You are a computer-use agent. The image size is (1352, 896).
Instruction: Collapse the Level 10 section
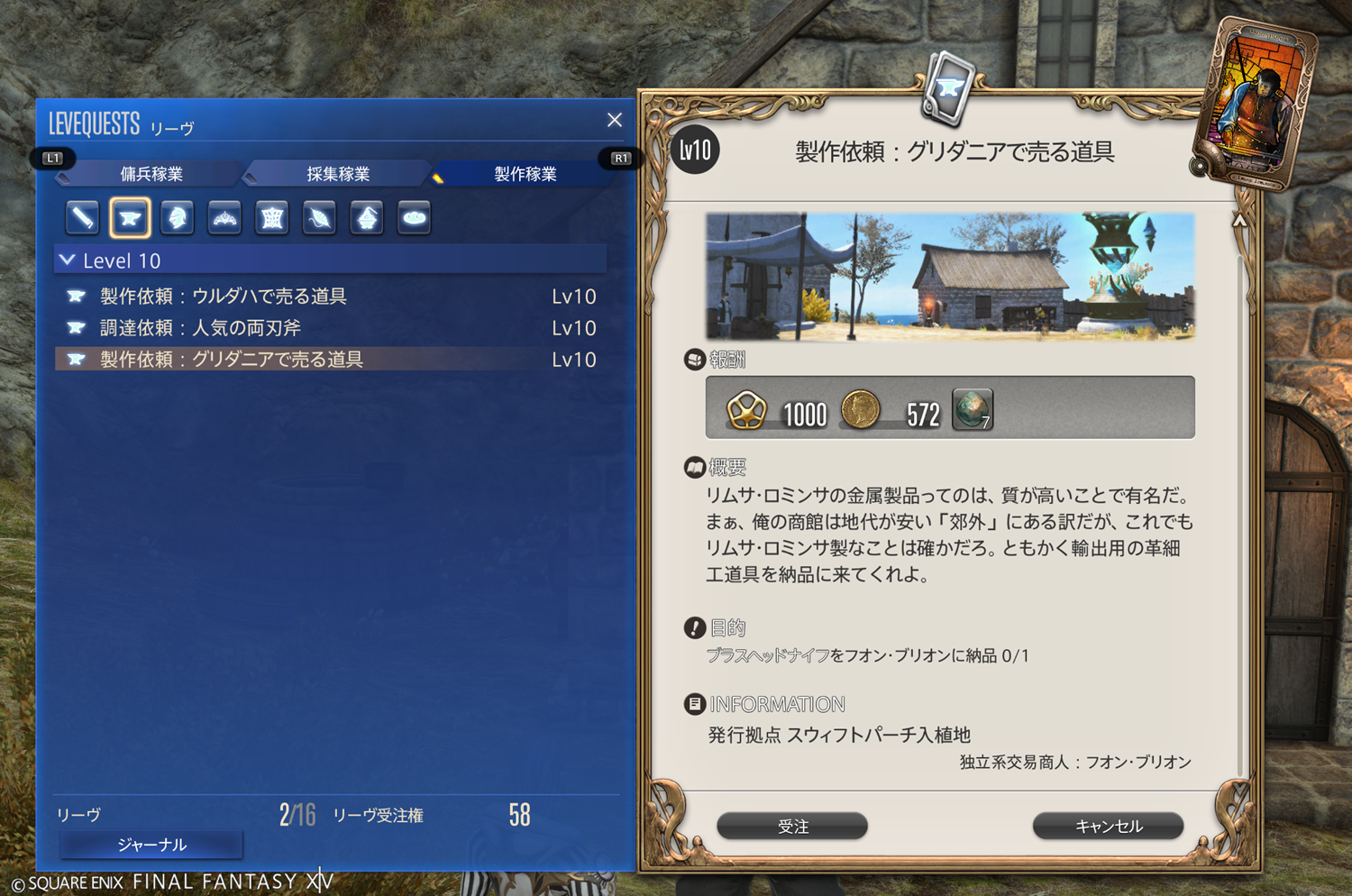coord(68,261)
